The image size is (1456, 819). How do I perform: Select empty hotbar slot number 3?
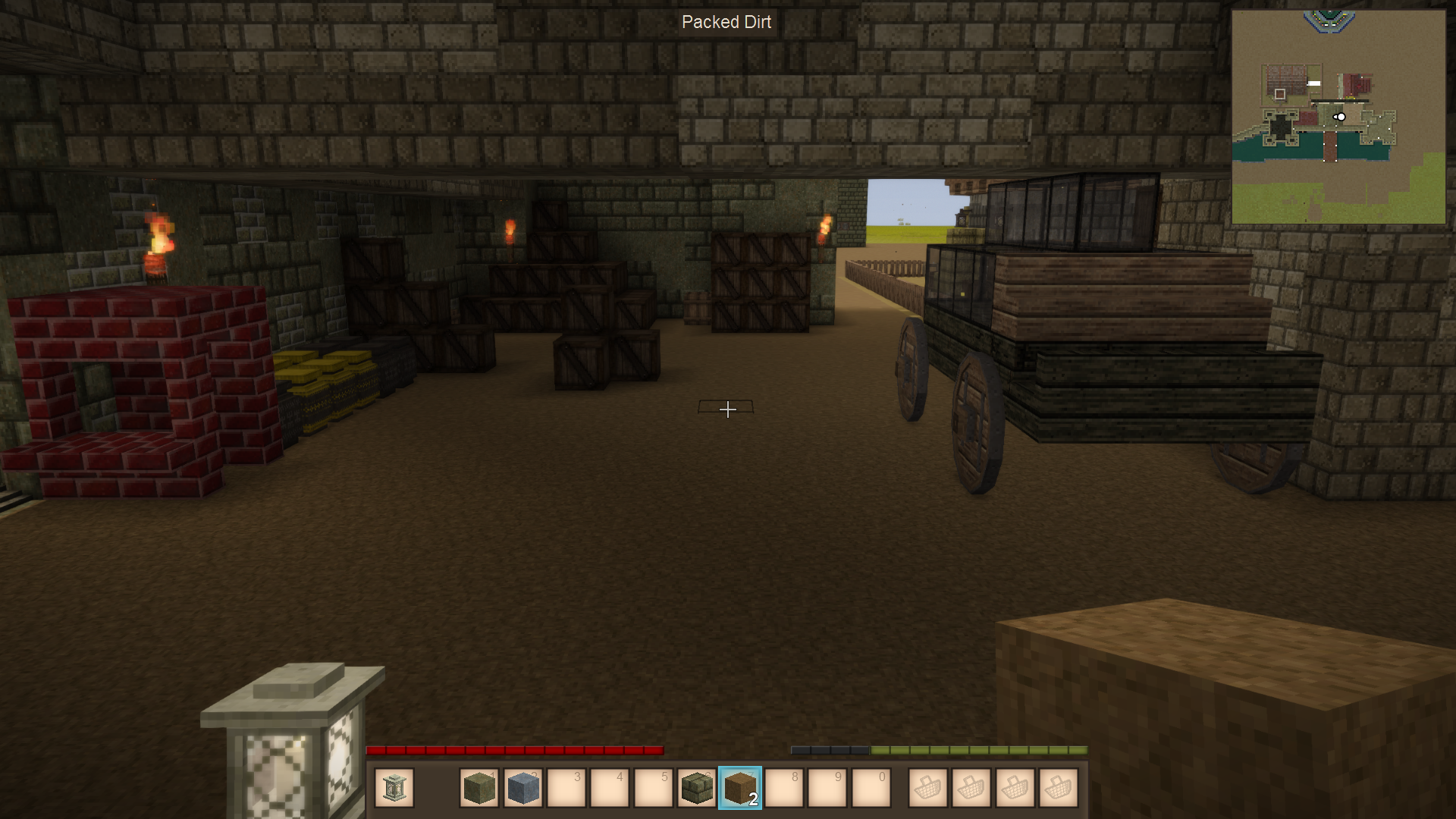tap(566, 788)
